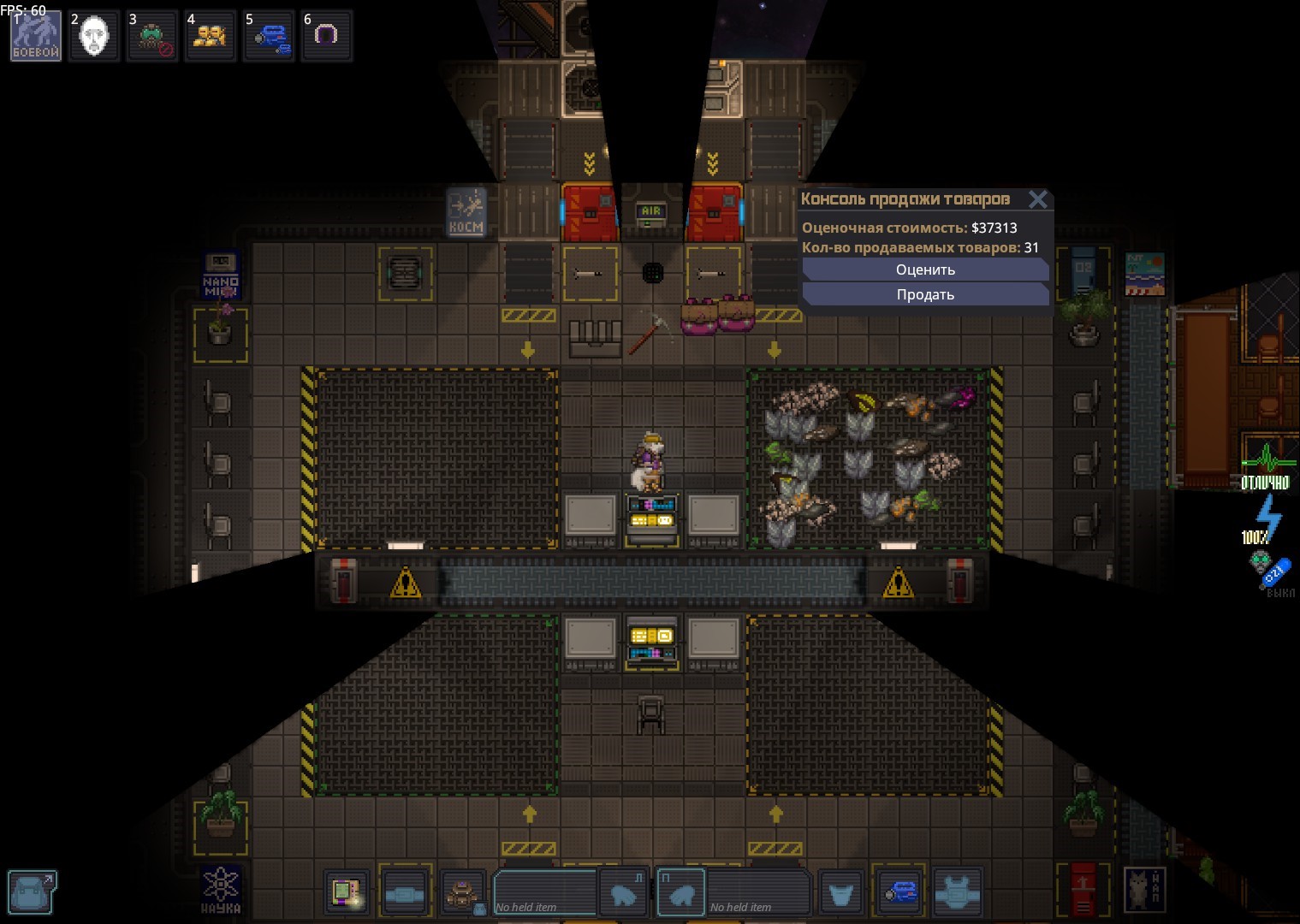Select the gold ore pile in hotbar slot 4
The image size is (1300, 924).
[211, 36]
